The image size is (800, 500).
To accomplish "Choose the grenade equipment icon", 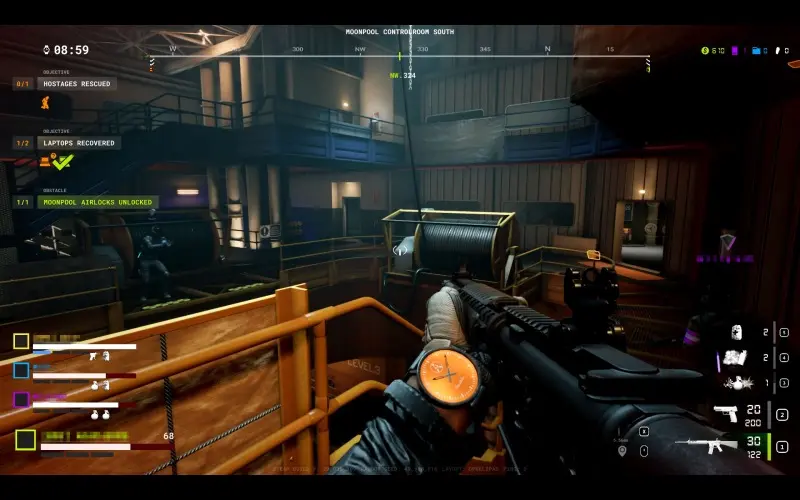I will [x=740, y=383].
